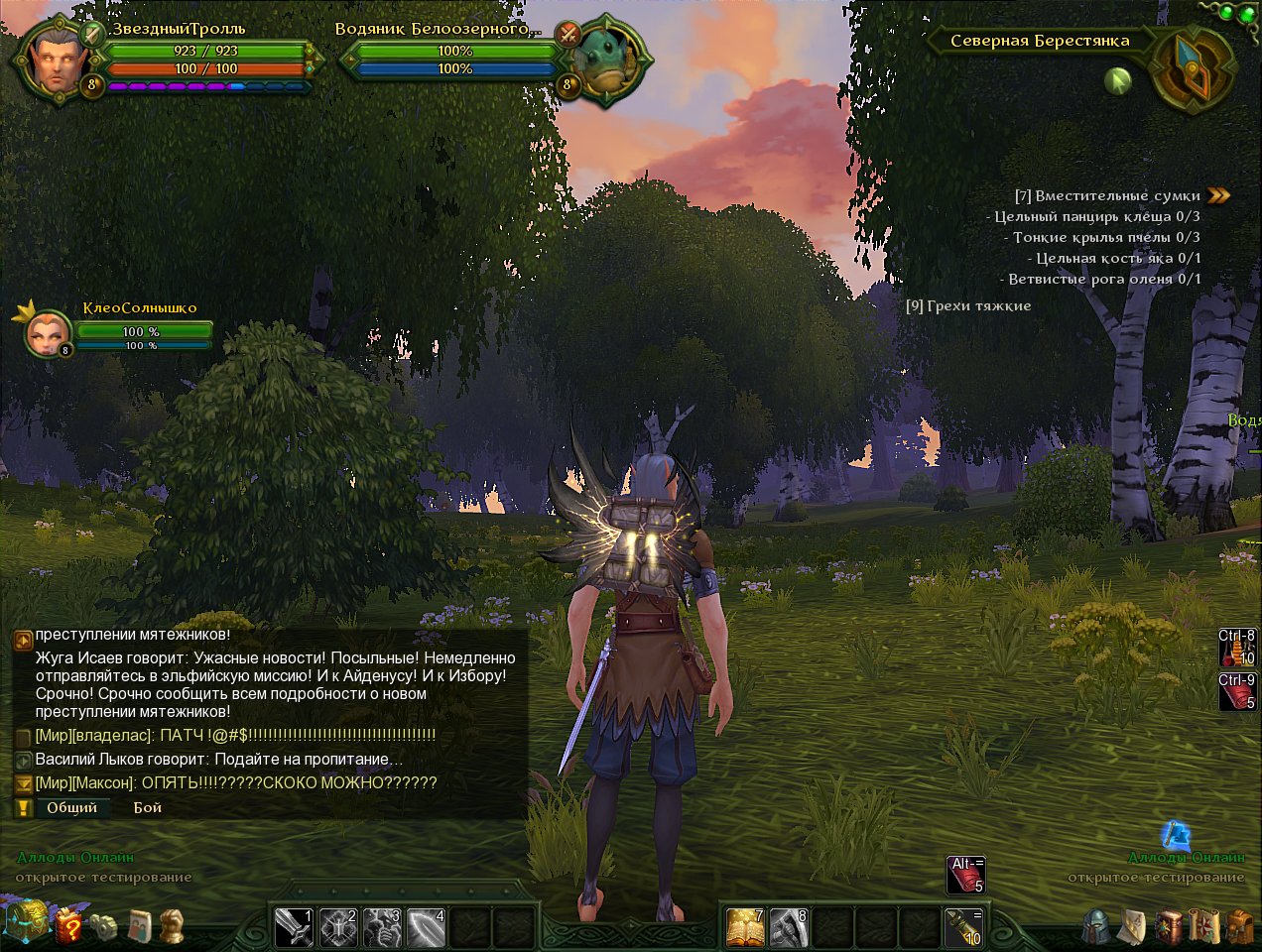1262x952 pixels.
Task: Open the gears settings icon
Action: point(104,926)
